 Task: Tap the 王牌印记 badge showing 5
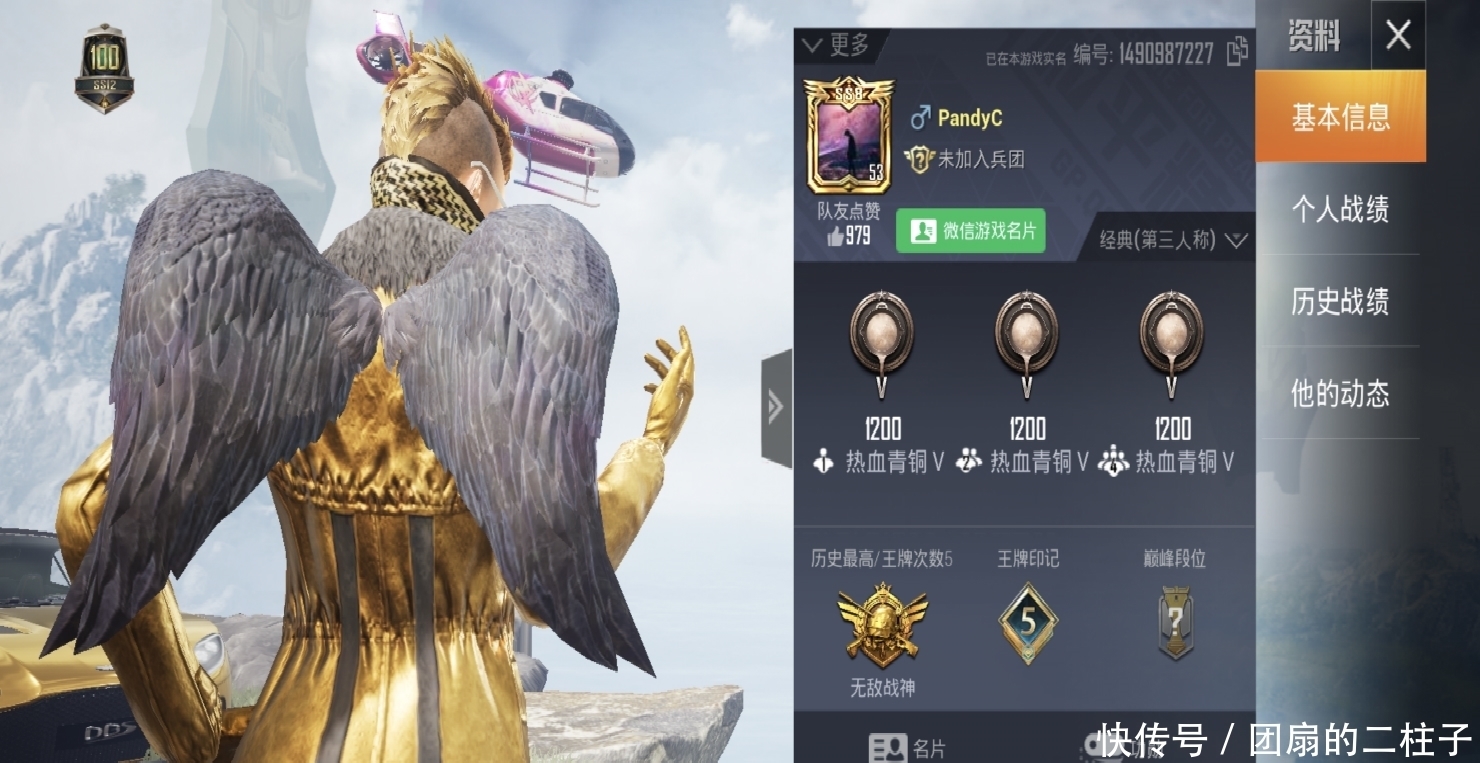click(x=1028, y=623)
